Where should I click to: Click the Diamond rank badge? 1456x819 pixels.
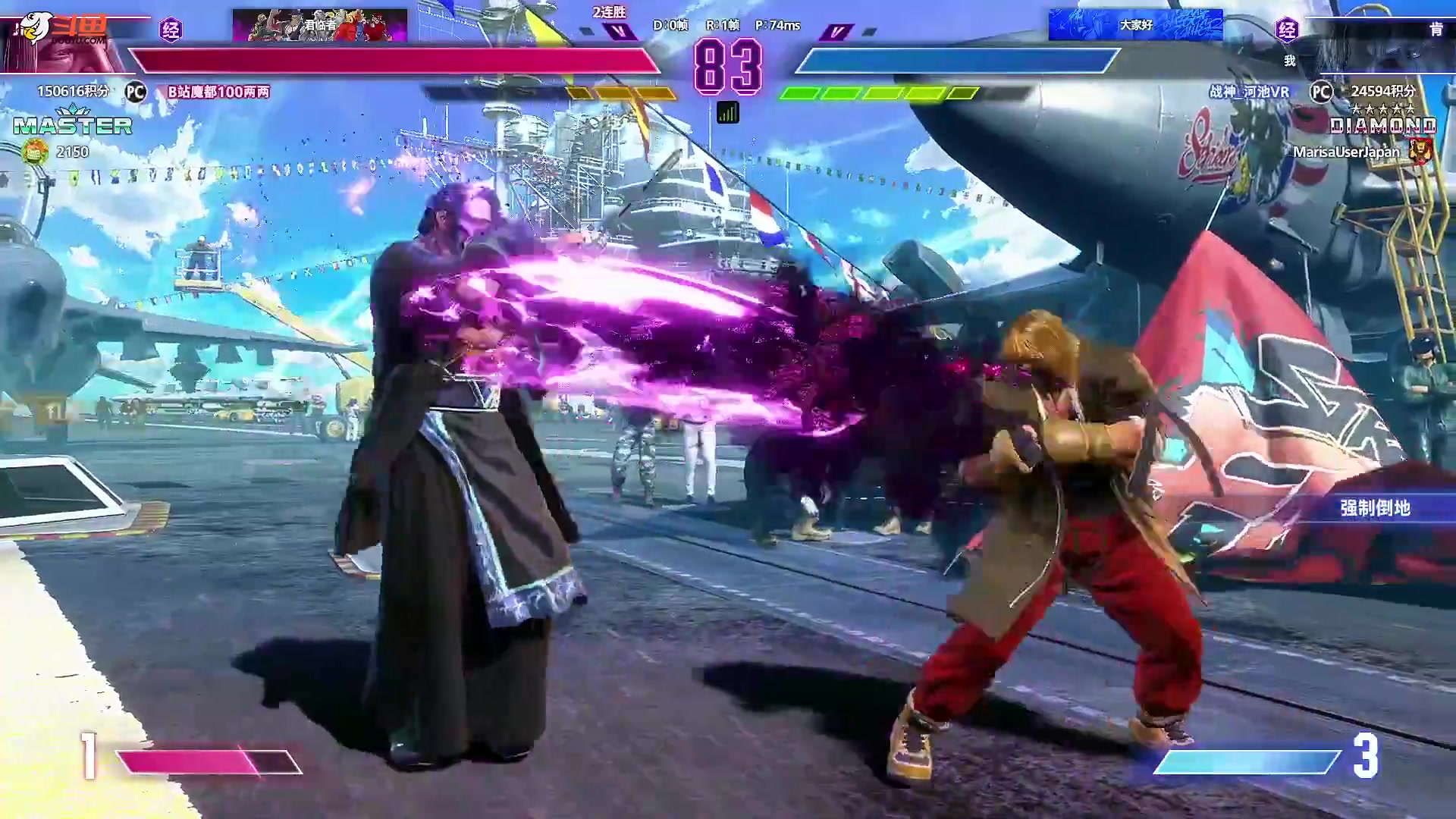pyautogui.click(x=1382, y=125)
